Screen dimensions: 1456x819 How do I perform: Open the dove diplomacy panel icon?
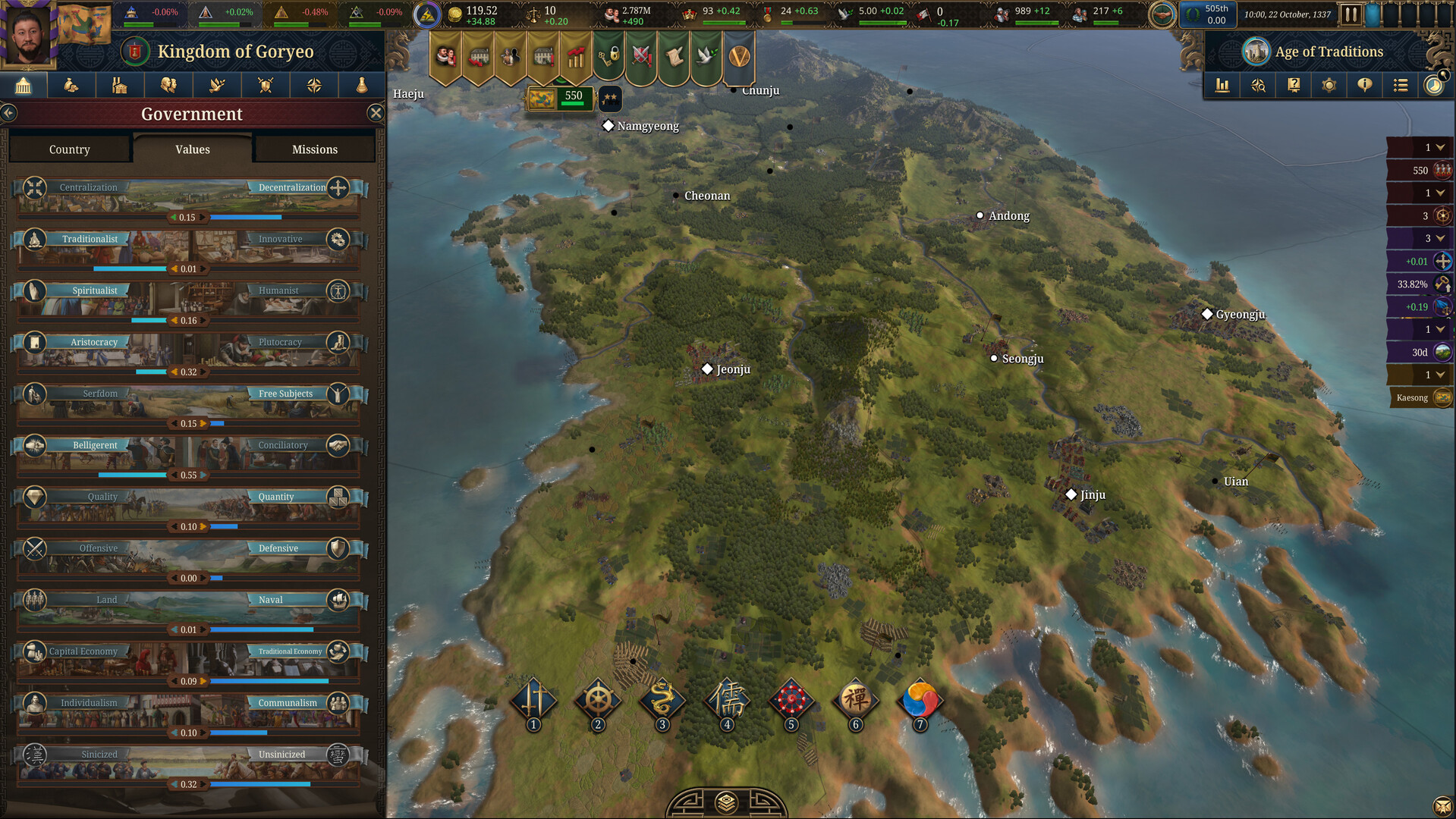[217, 85]
